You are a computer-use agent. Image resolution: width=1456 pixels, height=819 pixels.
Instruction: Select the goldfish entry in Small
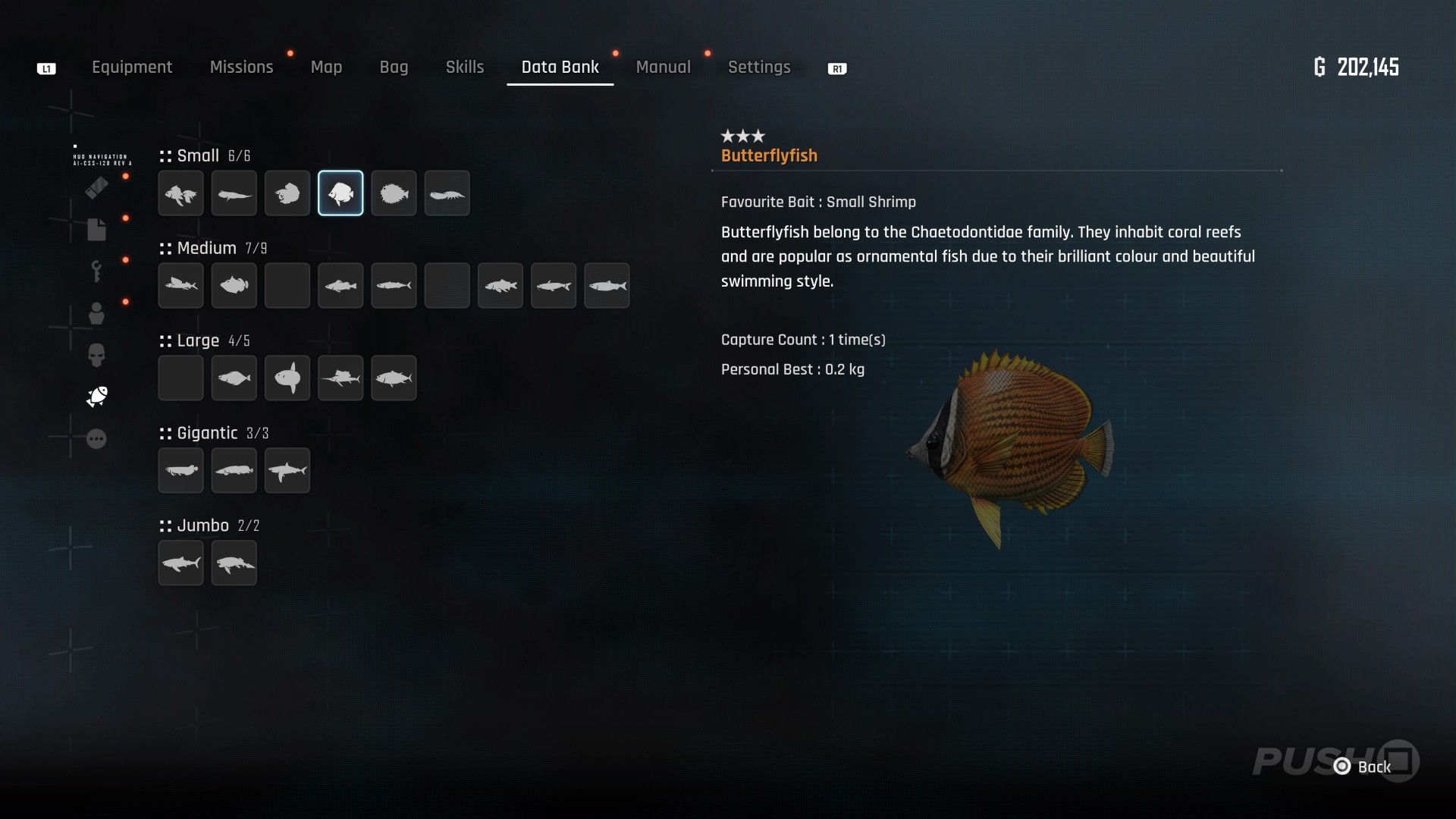tap(180, 194)
